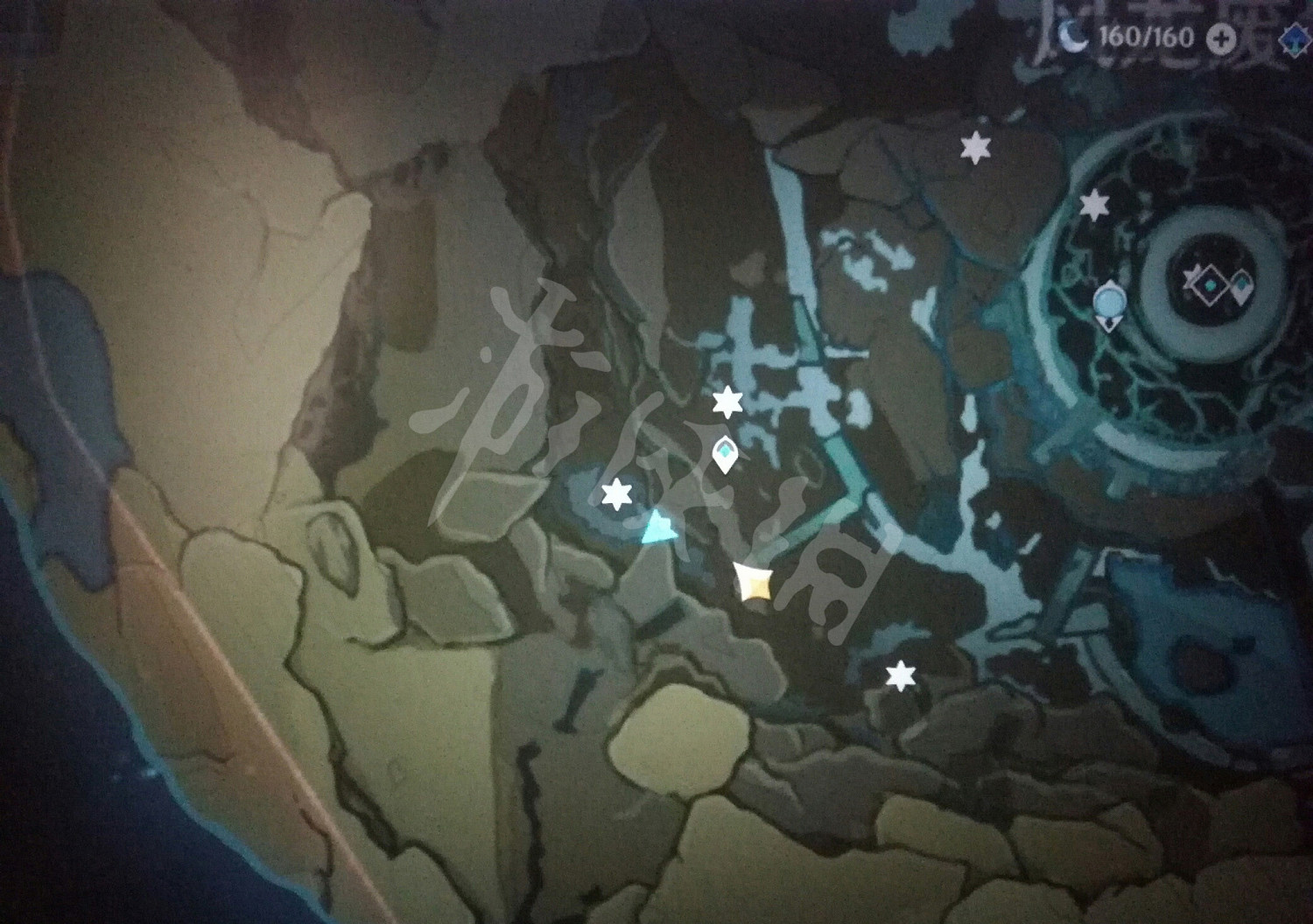Click the tree emblem icon at top right
This screenshot has height=924, width=1313.
coord(1294,38)
